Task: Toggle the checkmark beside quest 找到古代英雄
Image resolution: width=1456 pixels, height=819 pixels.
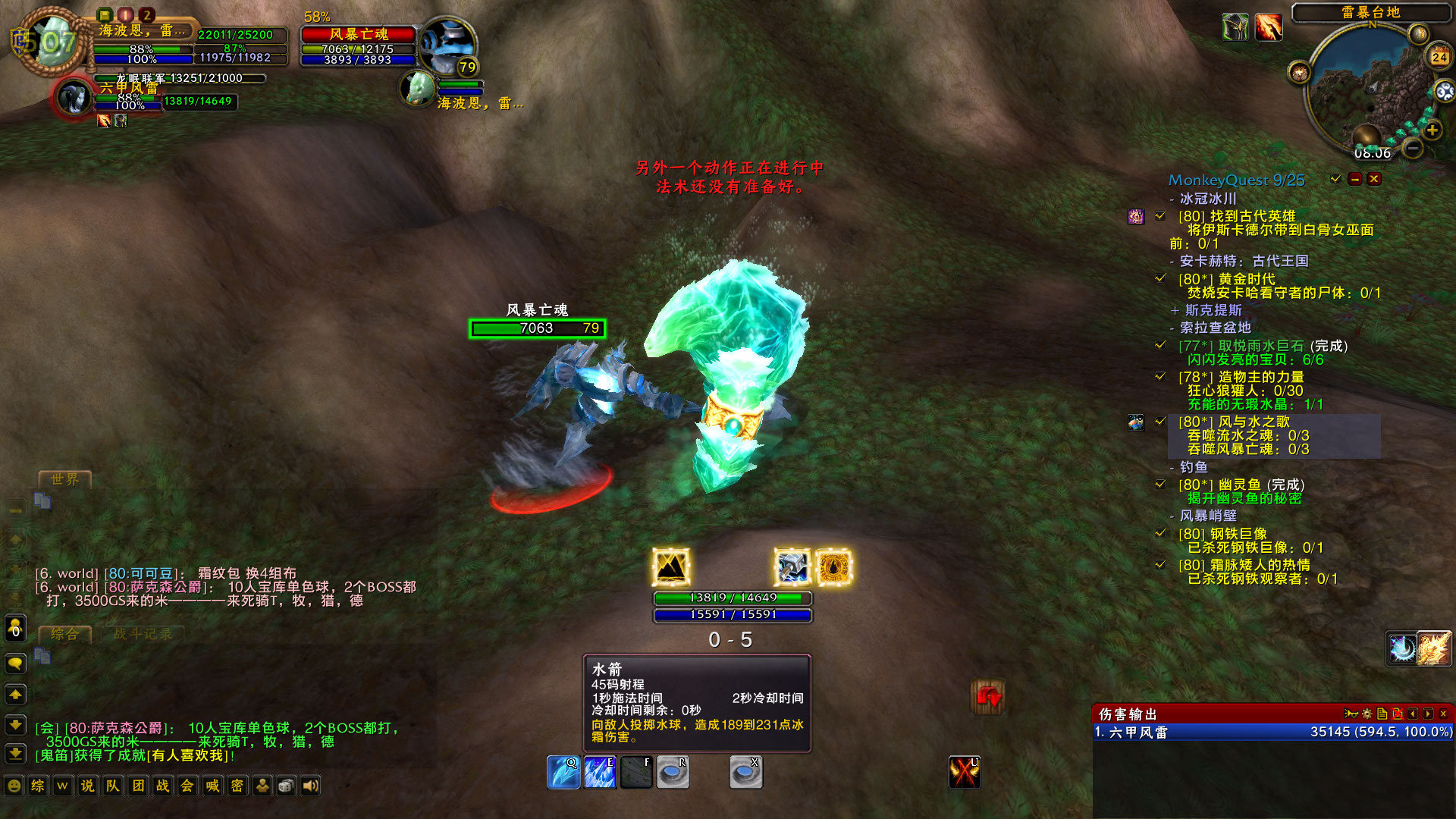Action: click(1159, 216)
